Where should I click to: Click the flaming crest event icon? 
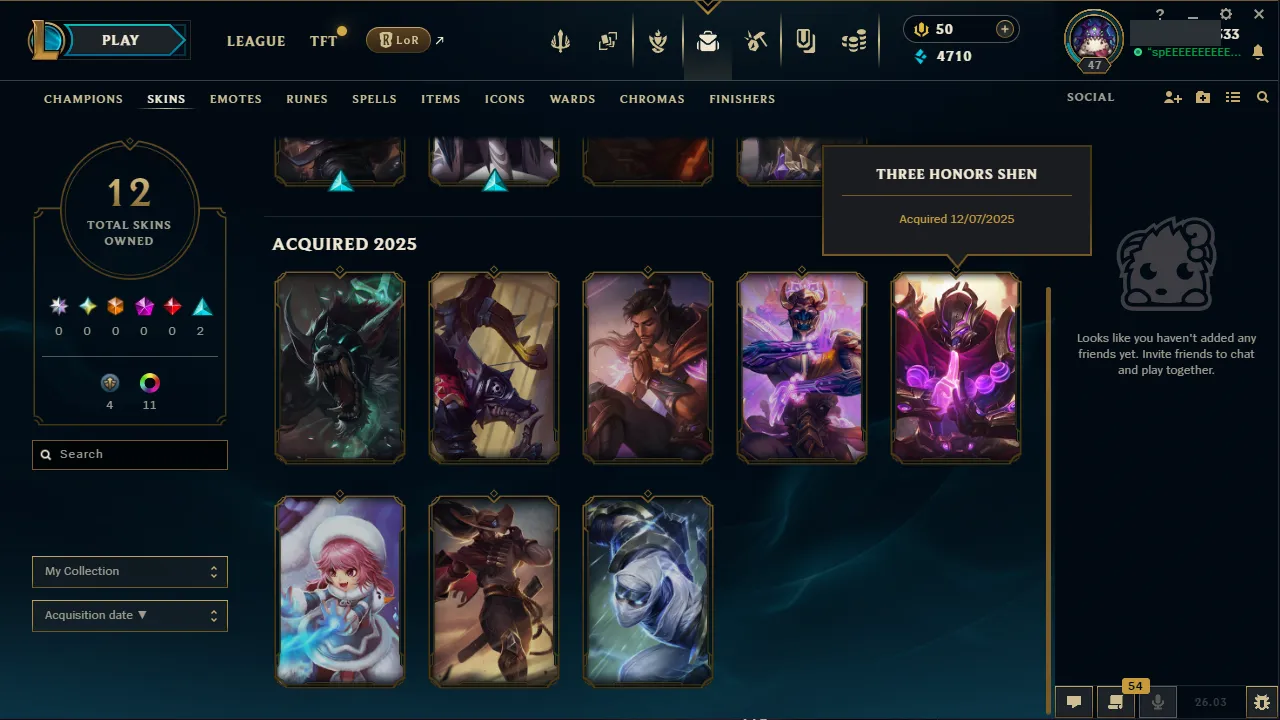pyautogui.click(x=658, y=41)
